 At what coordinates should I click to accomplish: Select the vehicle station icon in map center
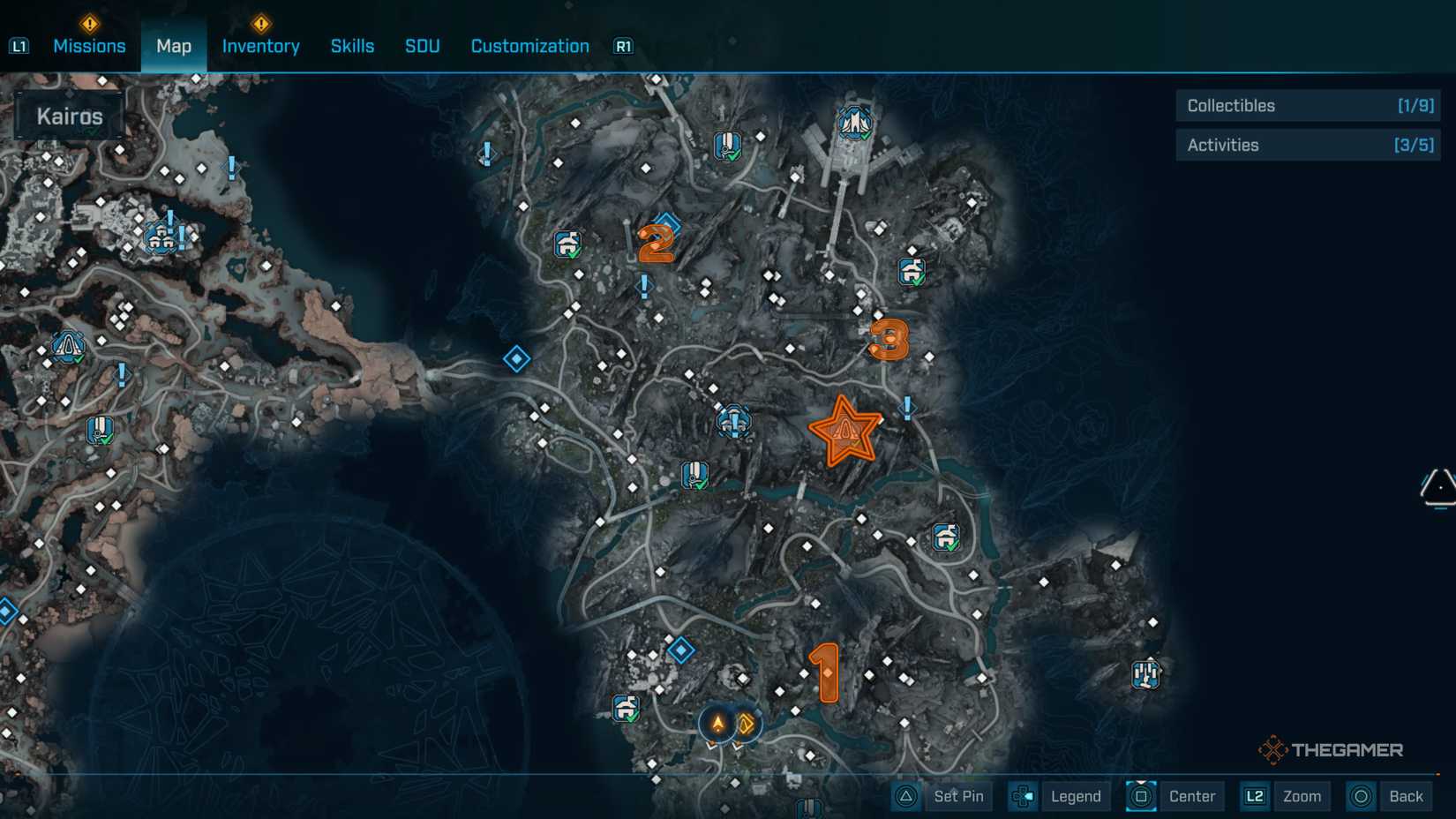coord(735,422)
